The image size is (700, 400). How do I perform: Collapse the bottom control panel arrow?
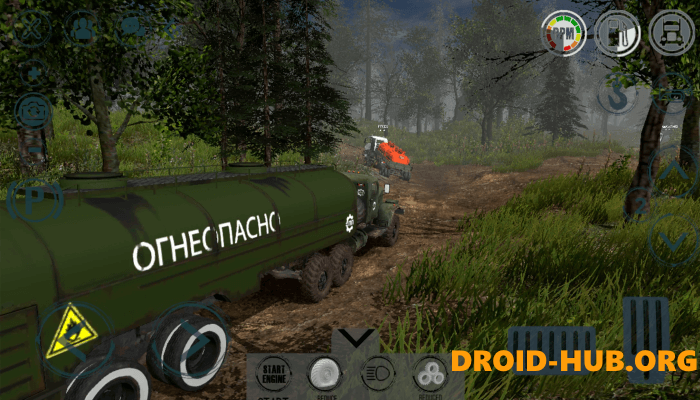point(355,338)
